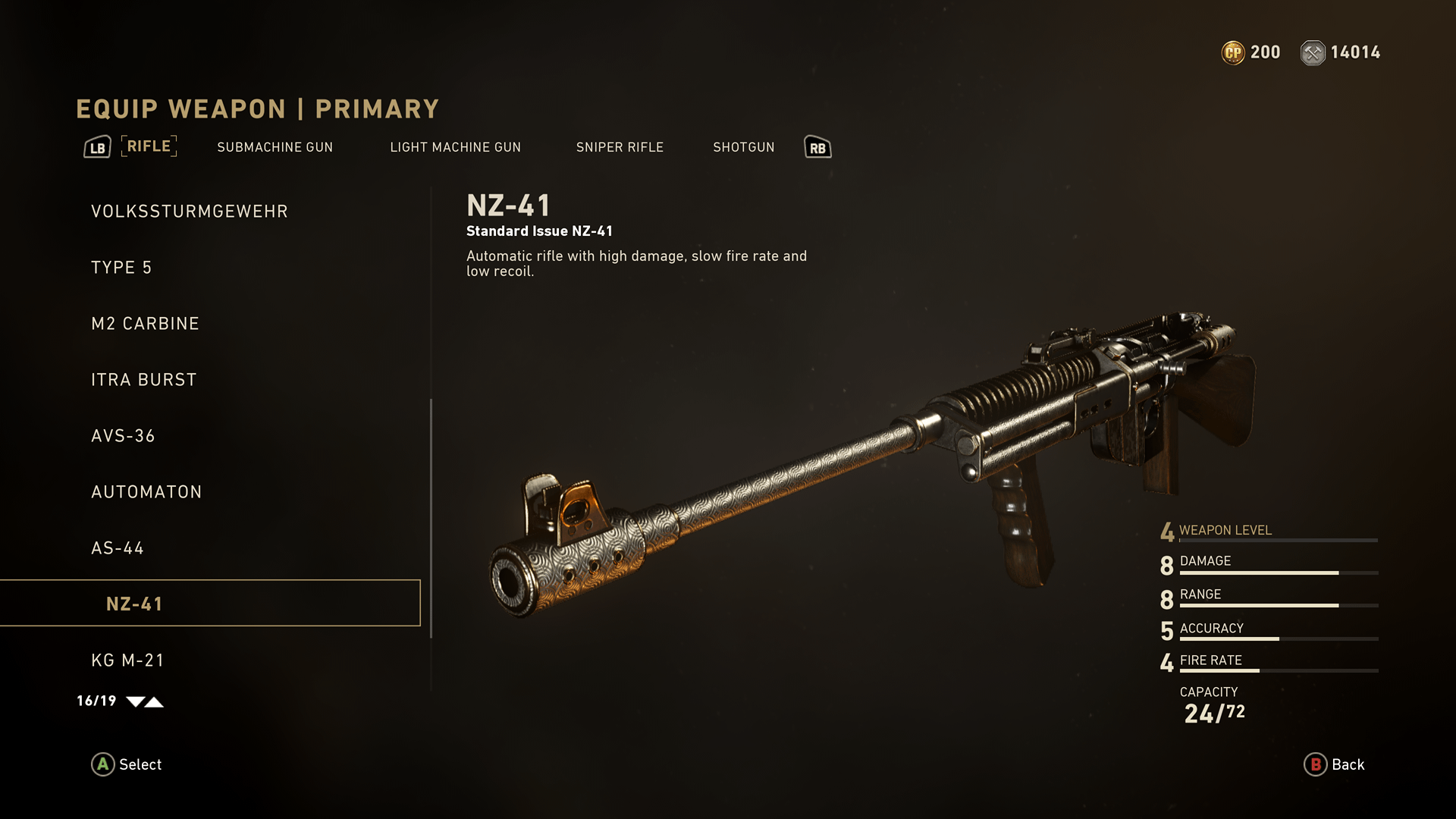Show the Light Machine Gun weapons
This screenshot has height=819, width=1456.
455,147
